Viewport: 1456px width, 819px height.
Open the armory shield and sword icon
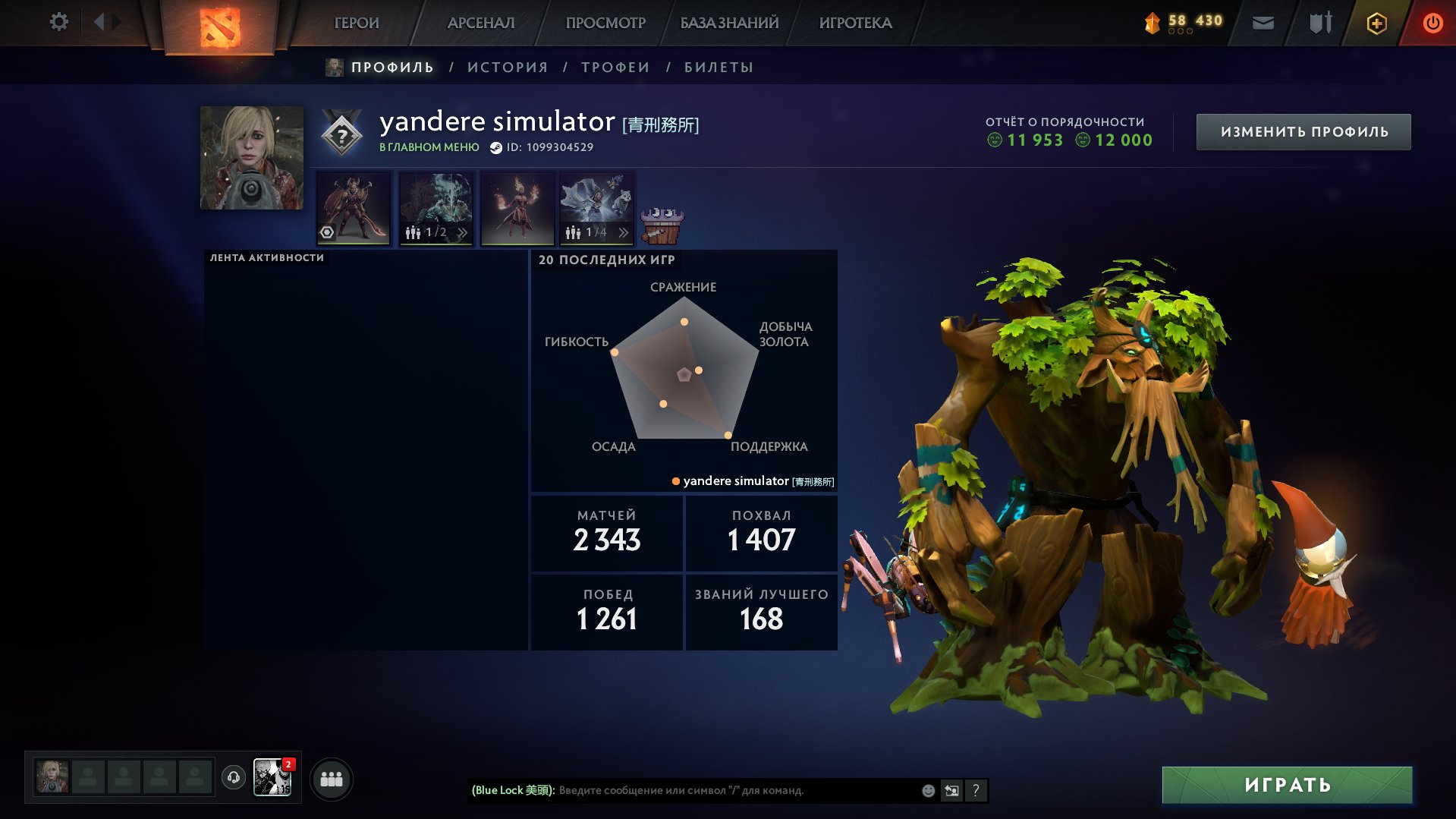[x=1318, y=22]
